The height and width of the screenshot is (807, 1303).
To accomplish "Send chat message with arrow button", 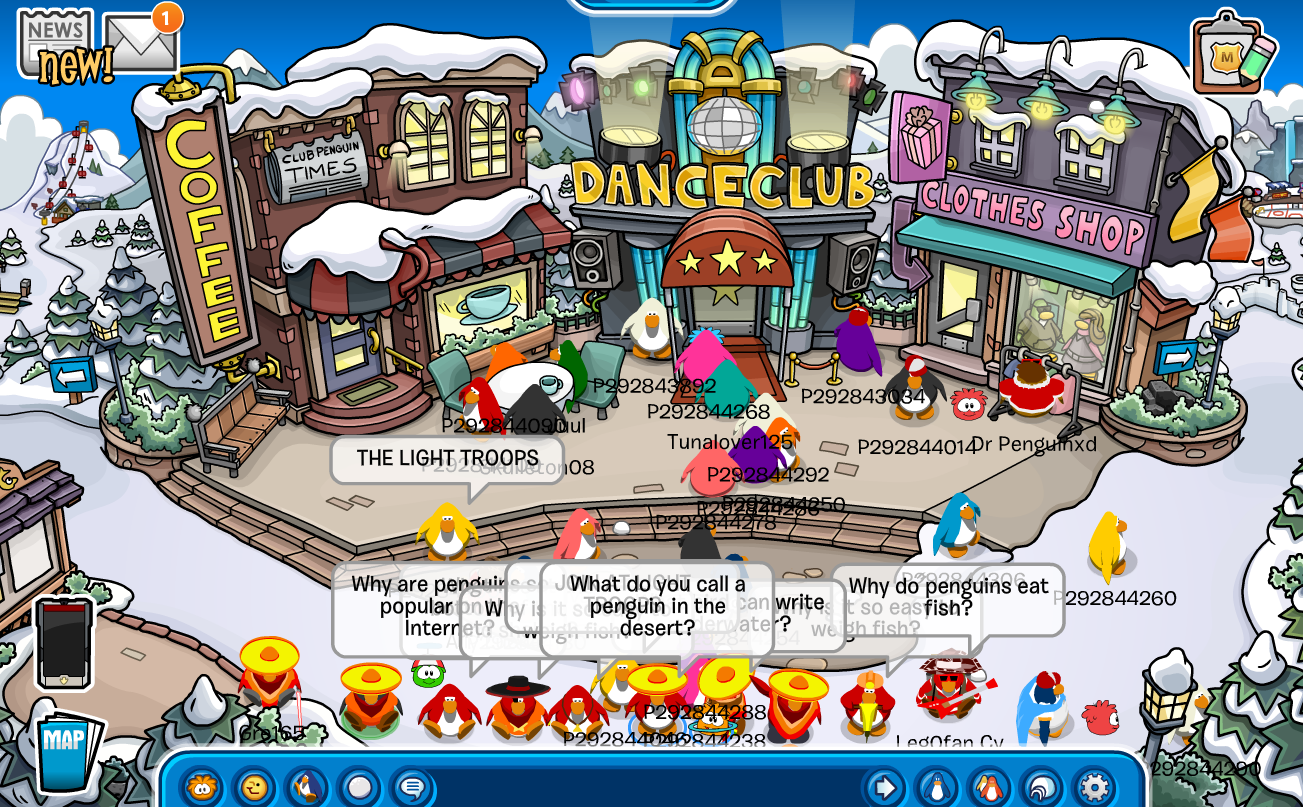I will [885, 787].
